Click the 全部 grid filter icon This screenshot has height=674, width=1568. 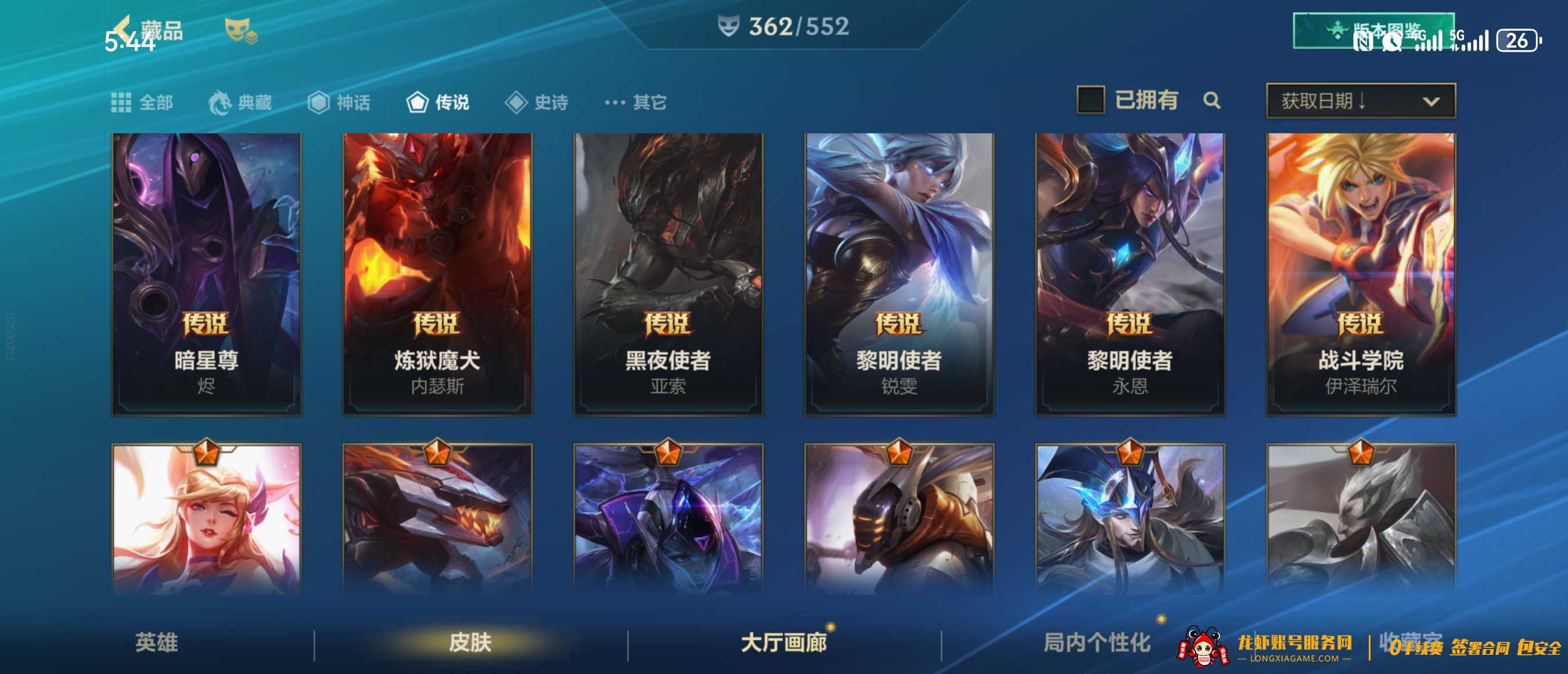121,102
